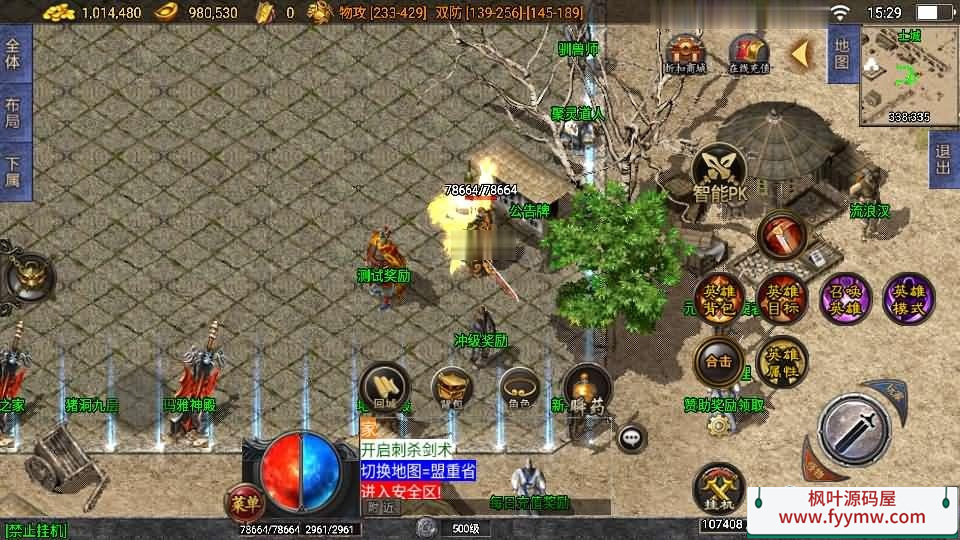Activate 召唤英雄 summon hero
This screenshot has width=960, height=540.
click(846, 299)
